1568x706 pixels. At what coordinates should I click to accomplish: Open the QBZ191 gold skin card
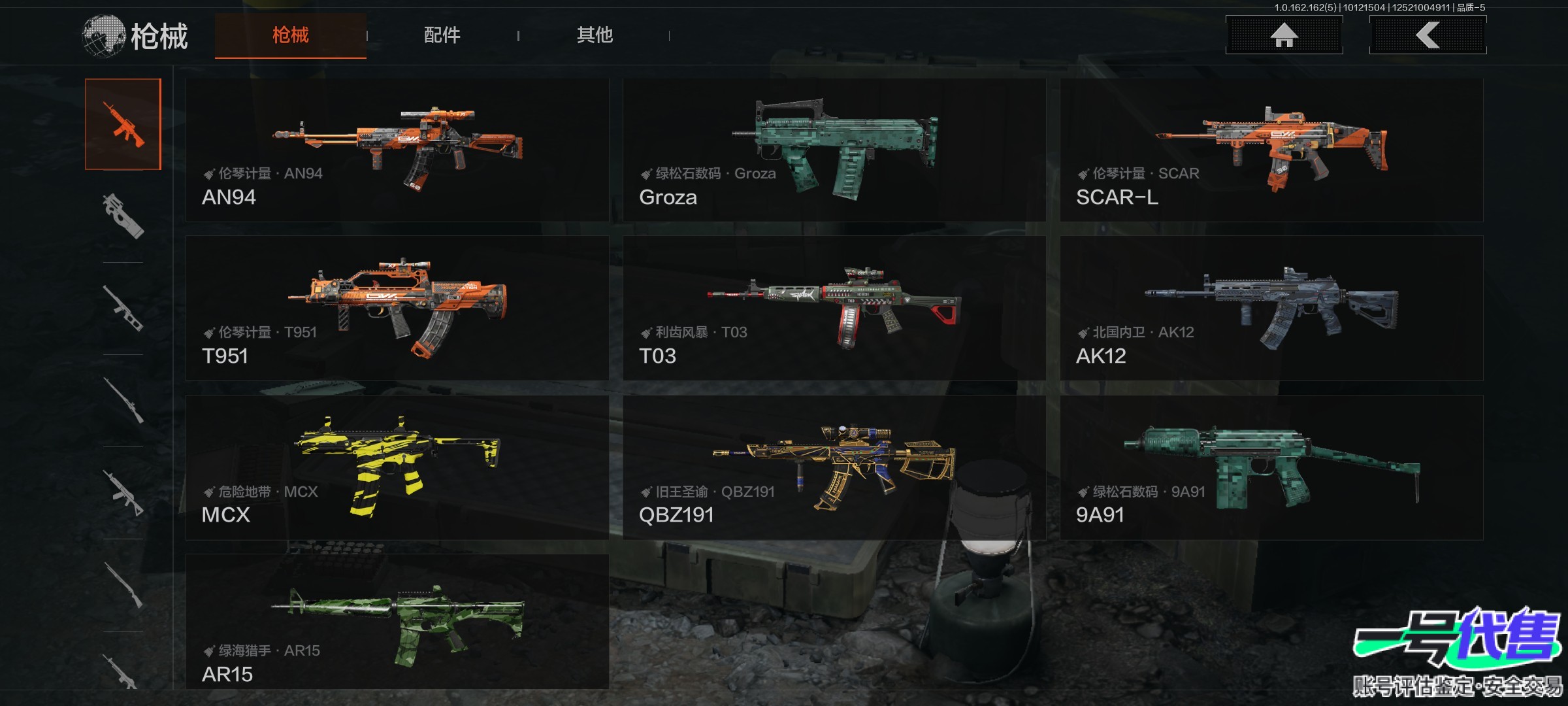834,467
